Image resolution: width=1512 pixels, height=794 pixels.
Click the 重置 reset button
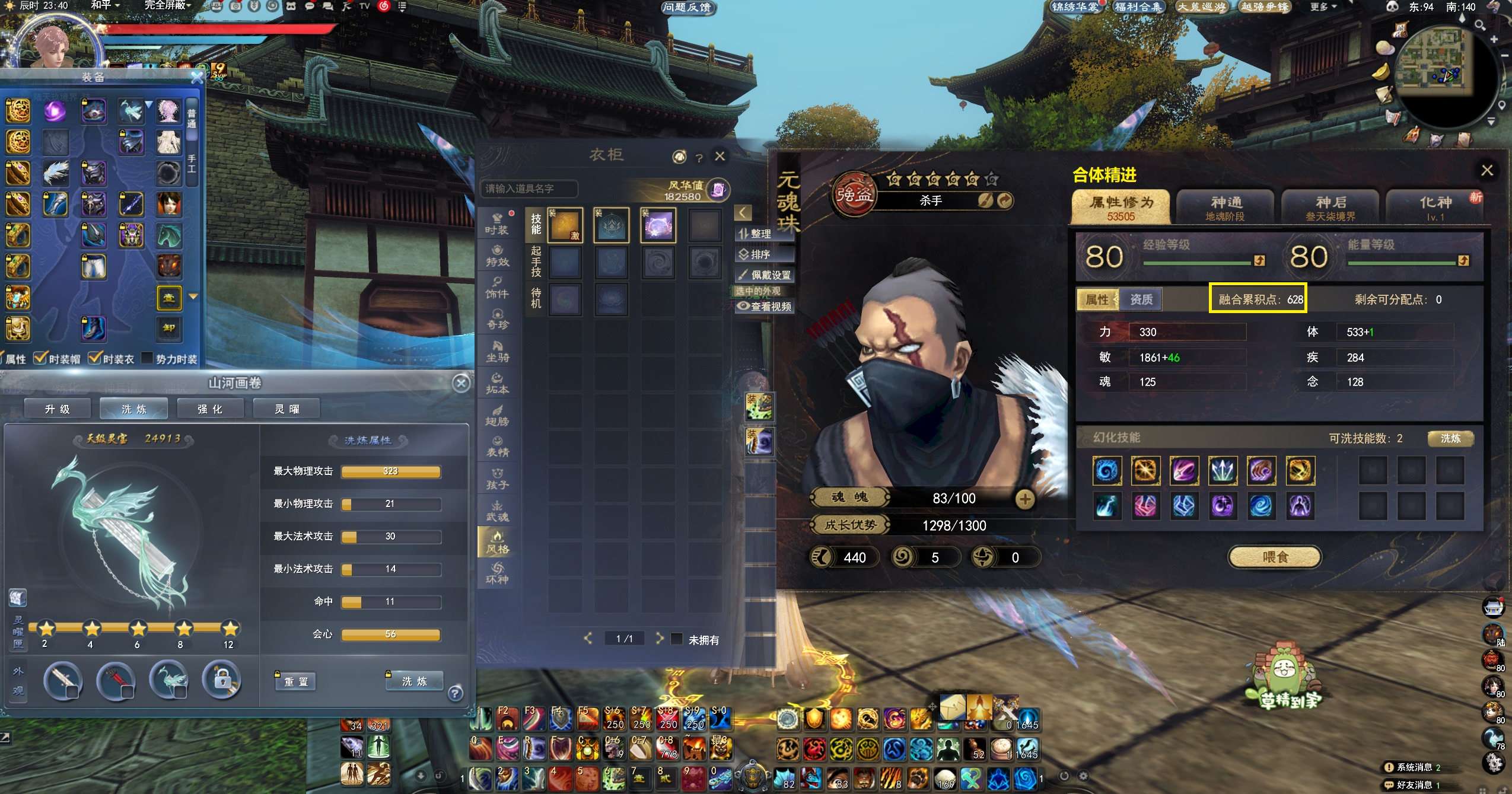click(x=296, y=682)
